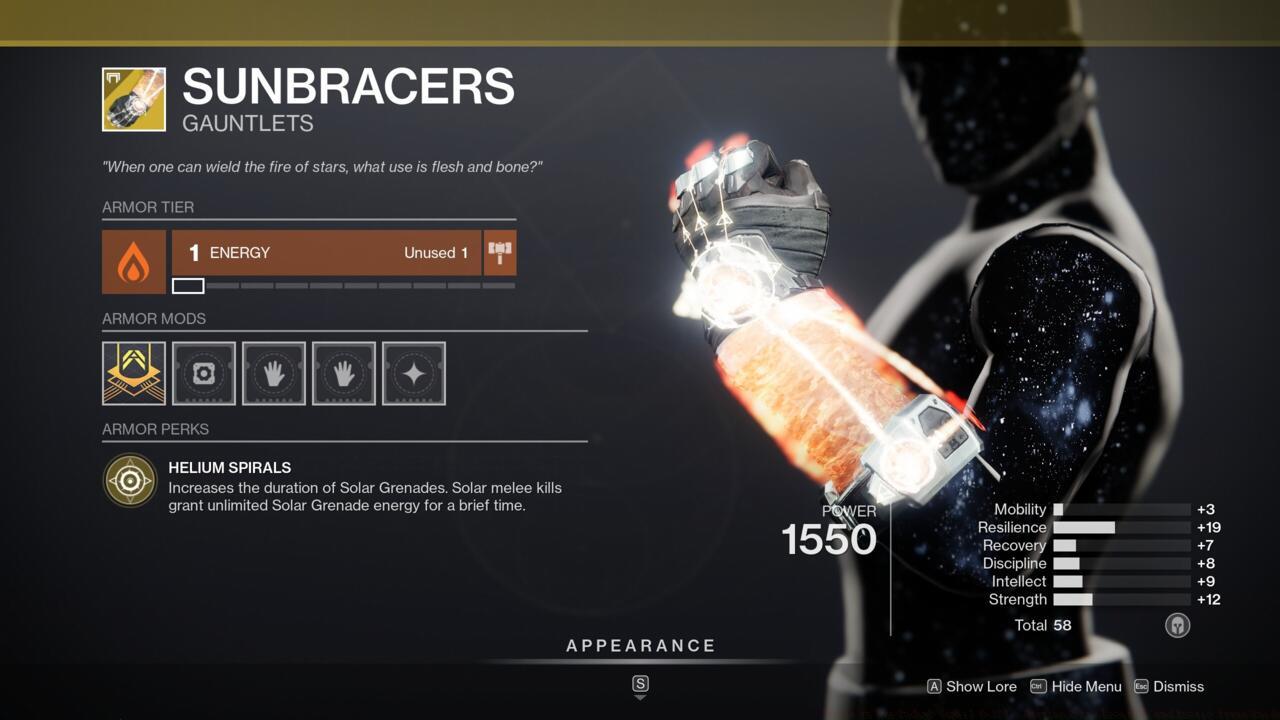Viewport: 1280px width, 720px height.
Task: Open the Appearance tab
Action: (641, 645)
